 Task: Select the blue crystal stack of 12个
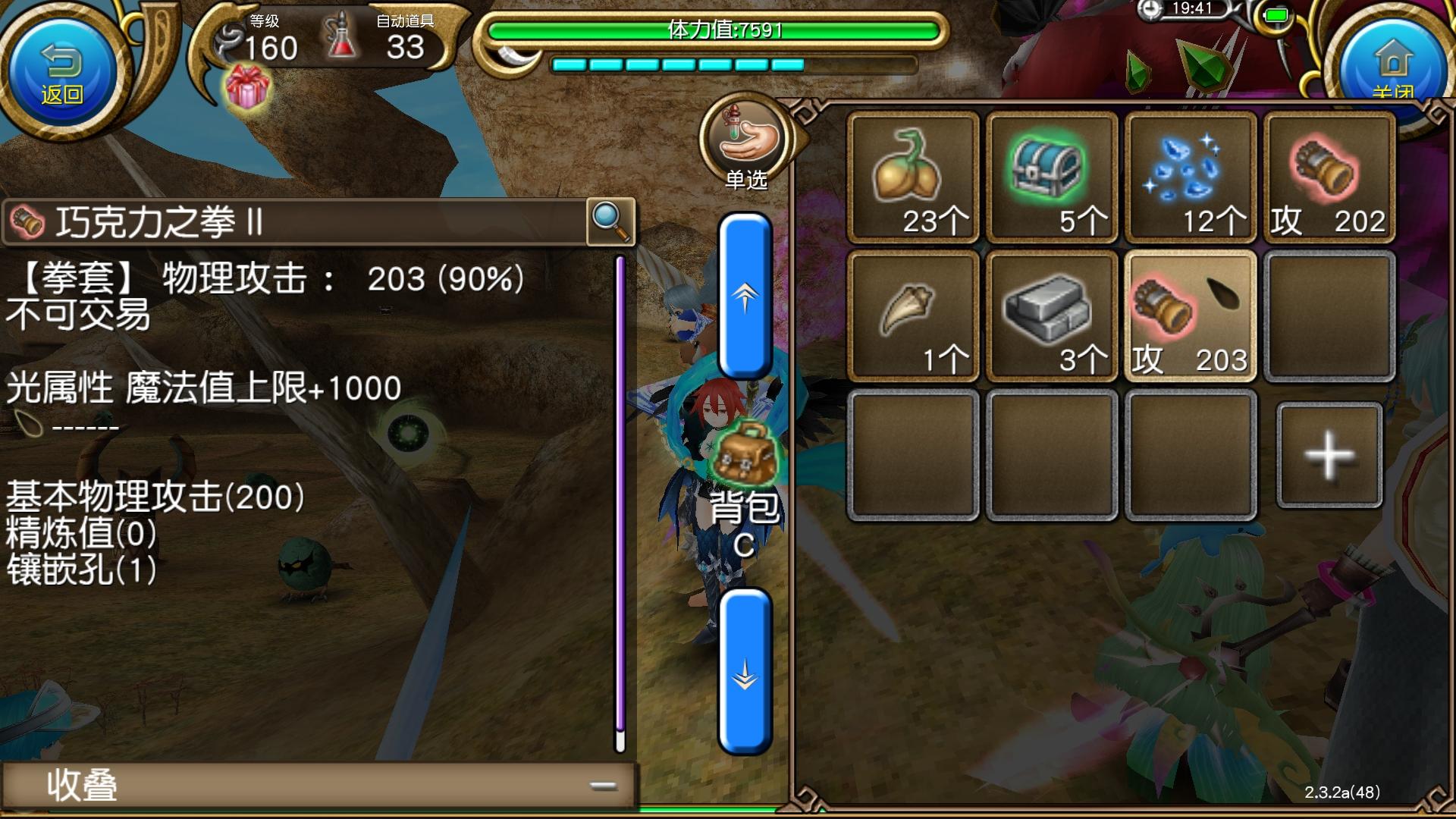point(1190,176)
